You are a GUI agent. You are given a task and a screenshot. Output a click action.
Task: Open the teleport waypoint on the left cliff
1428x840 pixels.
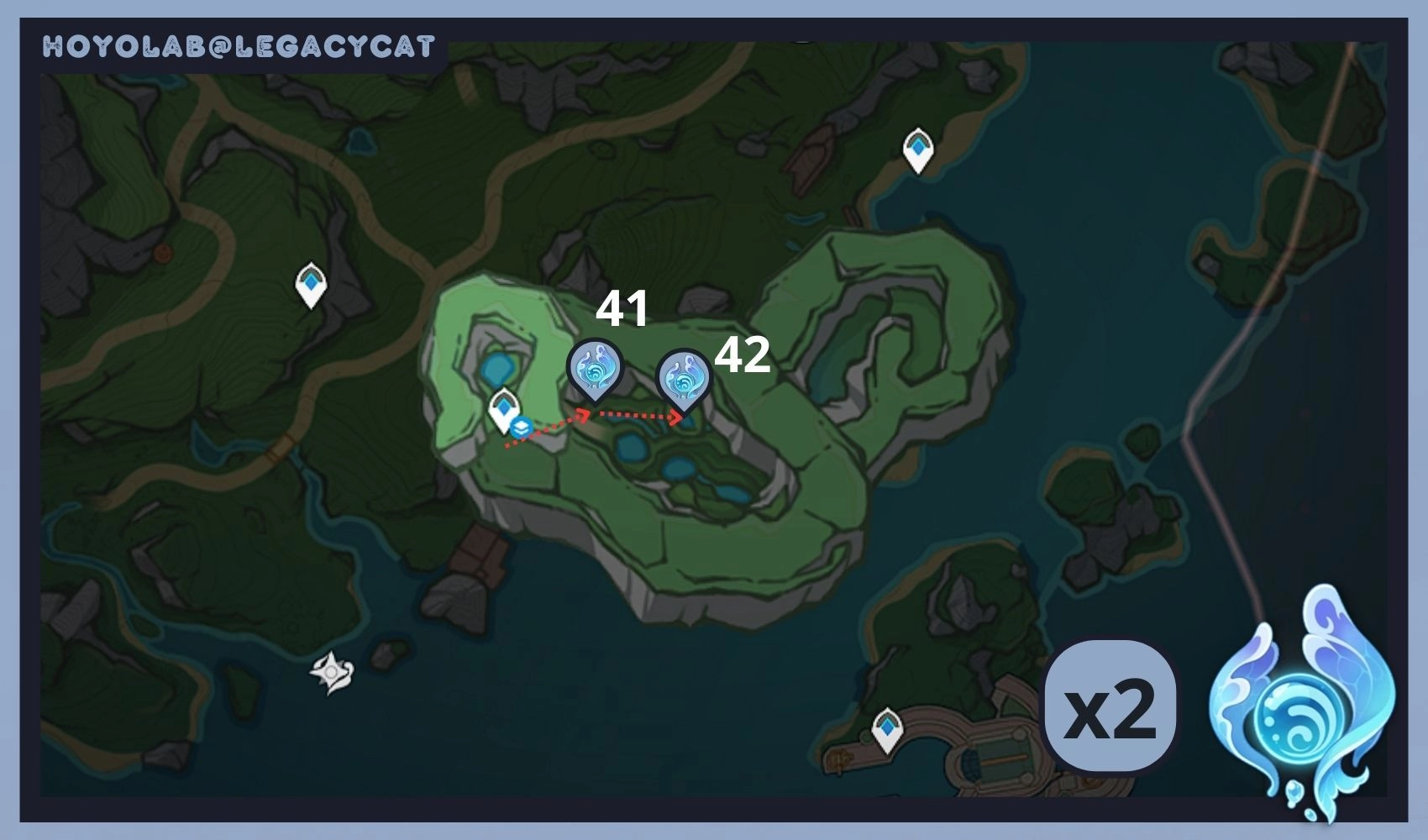point(312,283)
